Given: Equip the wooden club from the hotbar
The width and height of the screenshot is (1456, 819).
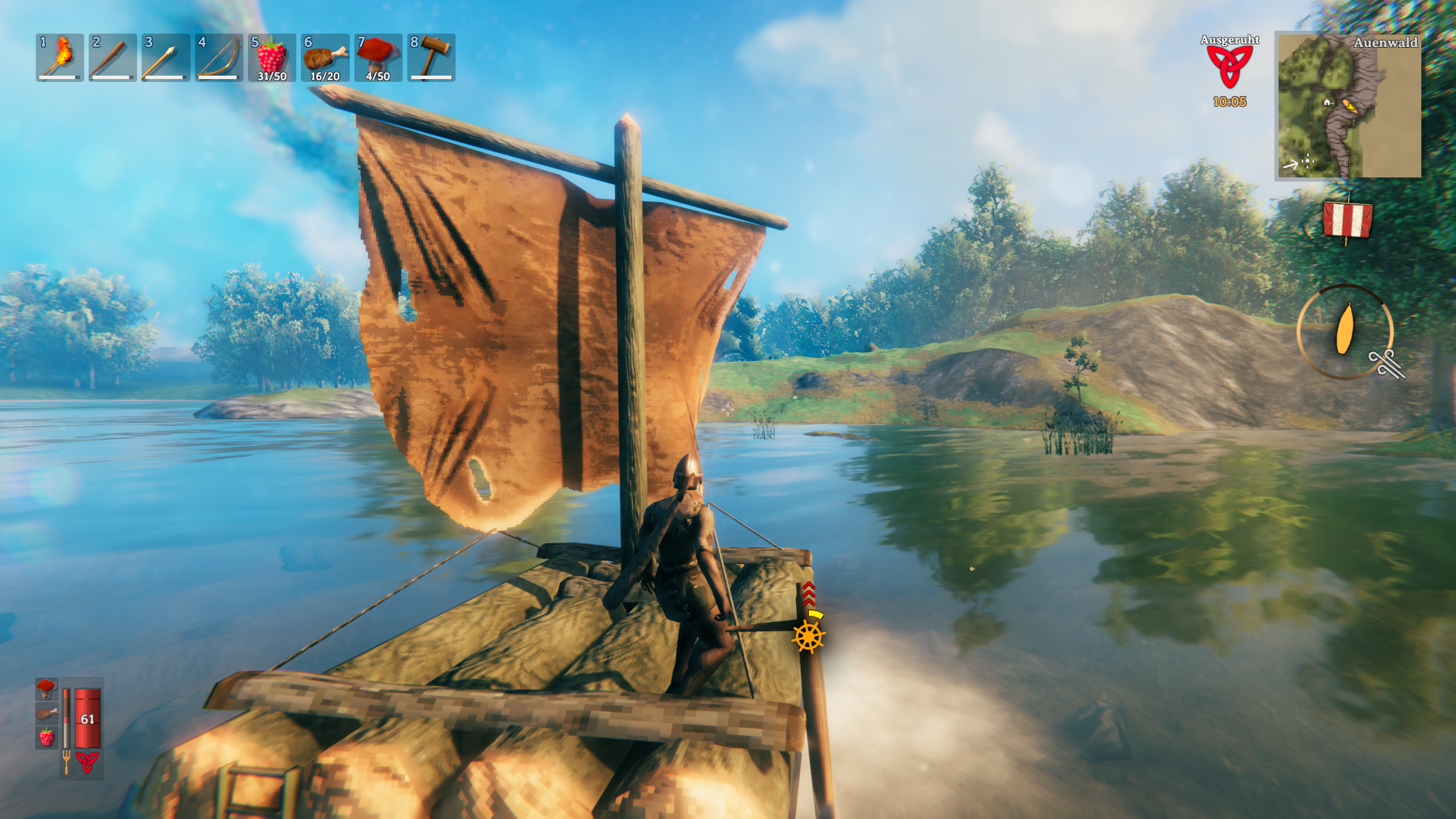Looking at the screenshot, I should [113, 57].
